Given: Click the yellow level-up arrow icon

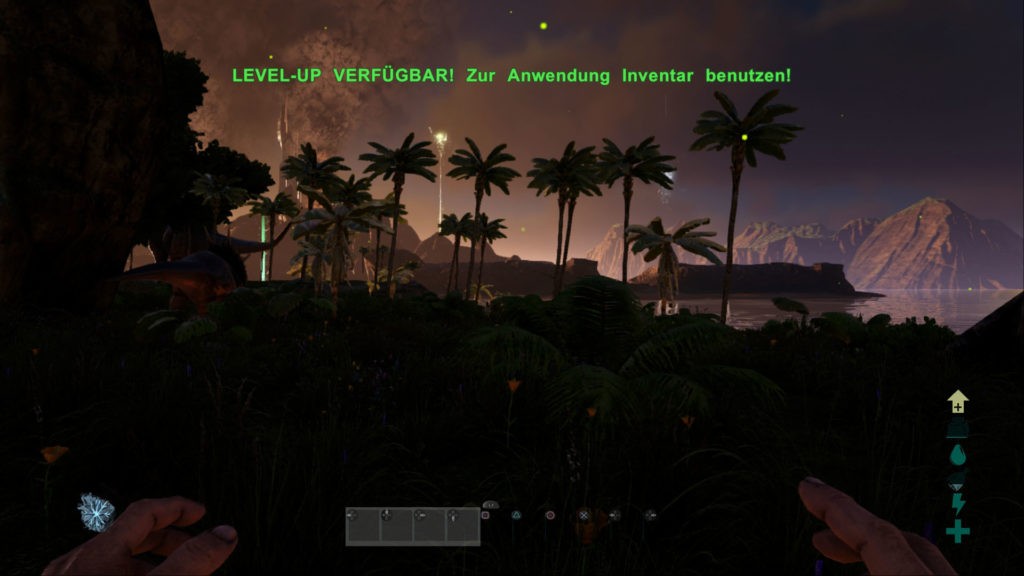Looking at the screenshot, I should click(958, 402).
